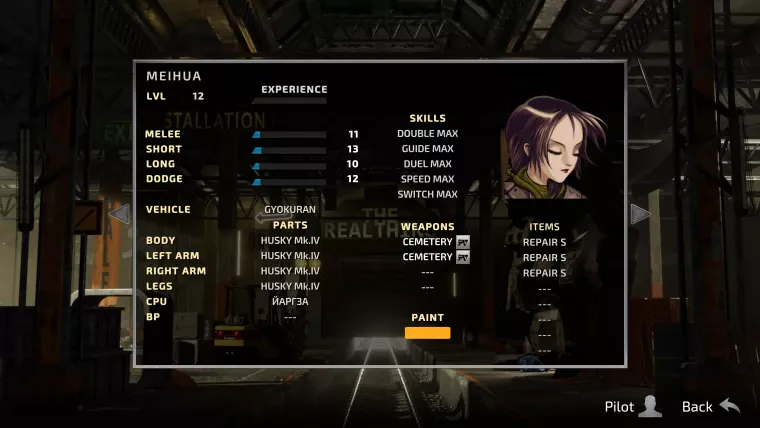This screenshot has height=428, width=760.
Task: Select the Legs part entry
Action: click(290, 286)
